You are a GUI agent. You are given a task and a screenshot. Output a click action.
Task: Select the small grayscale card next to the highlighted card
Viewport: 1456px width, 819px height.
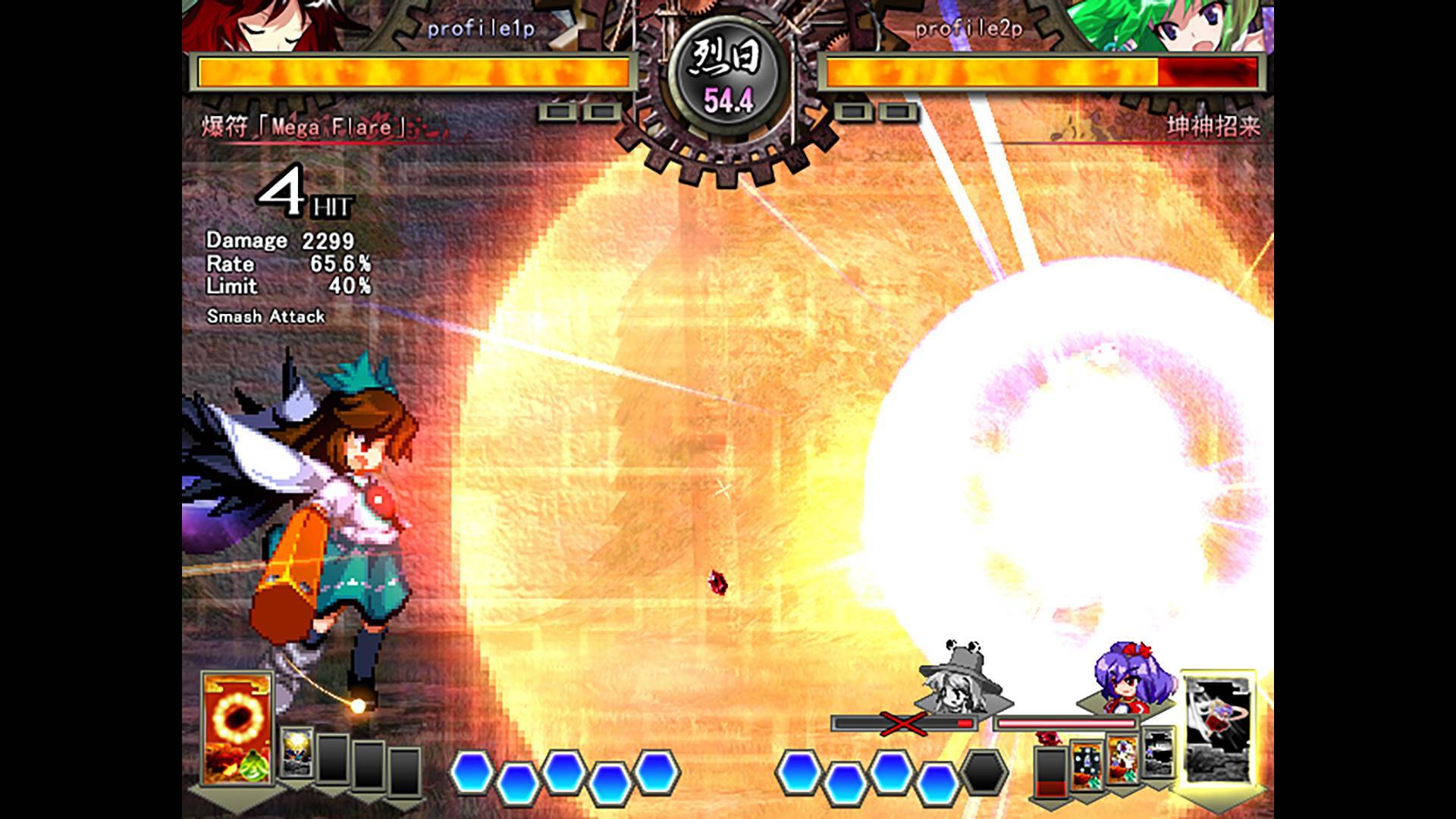pyautogui.click(x=1158, y=752)
